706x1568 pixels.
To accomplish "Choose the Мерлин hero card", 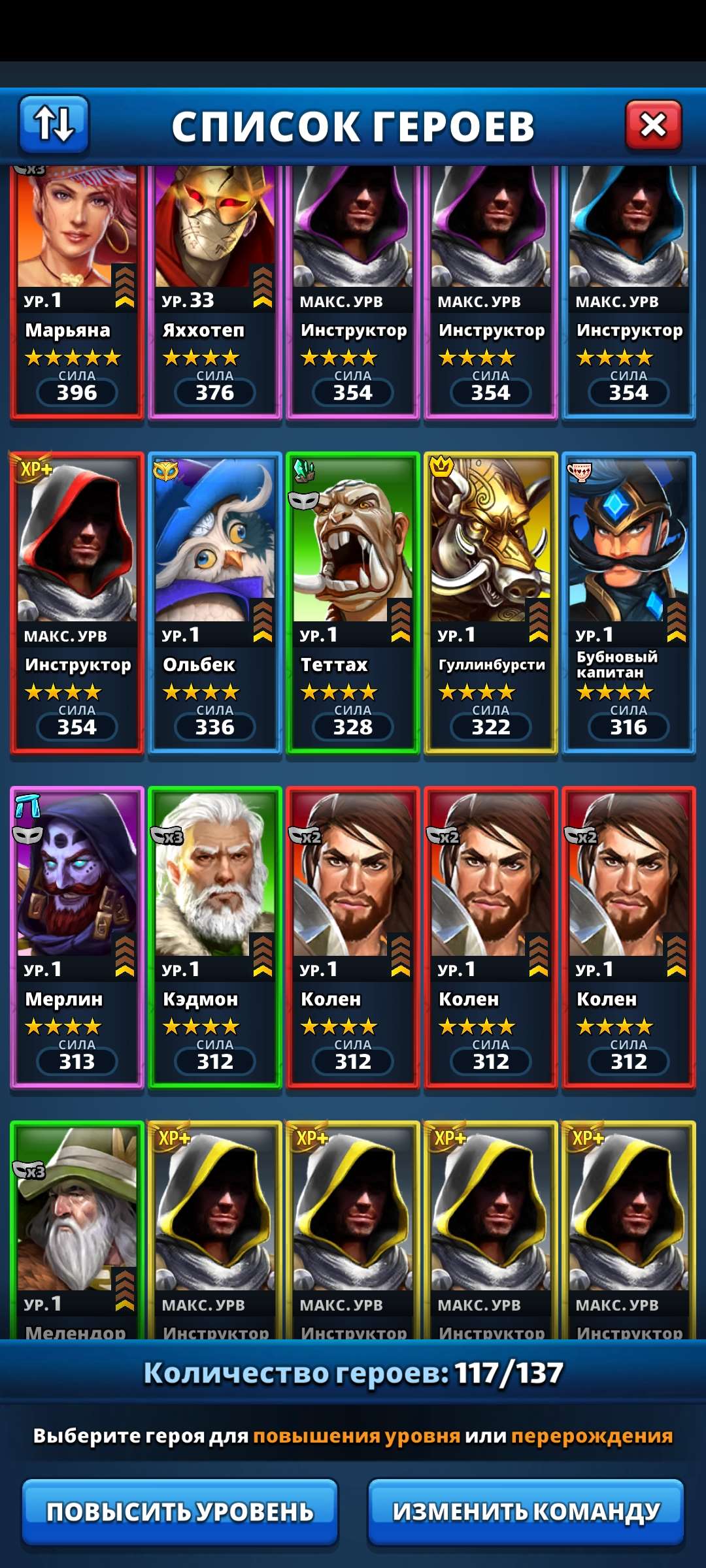I will point(77,937).
